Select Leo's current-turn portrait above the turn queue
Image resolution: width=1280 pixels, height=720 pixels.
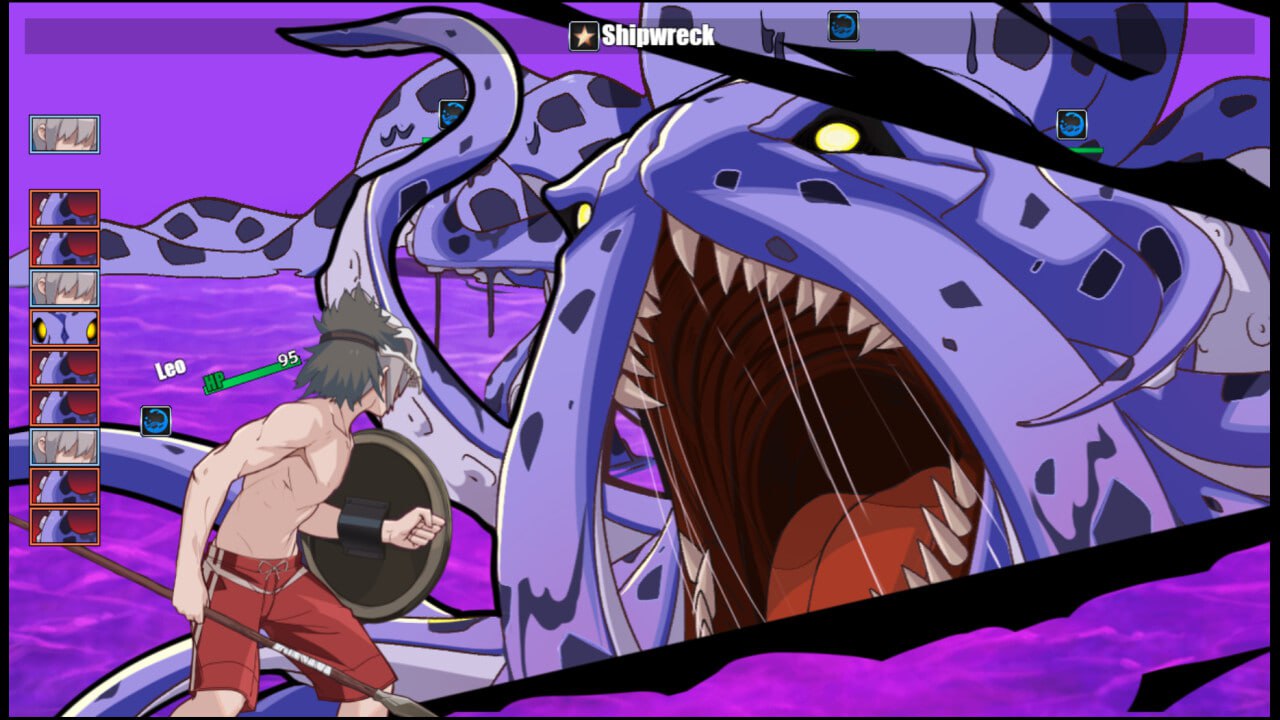coord(65,134)
